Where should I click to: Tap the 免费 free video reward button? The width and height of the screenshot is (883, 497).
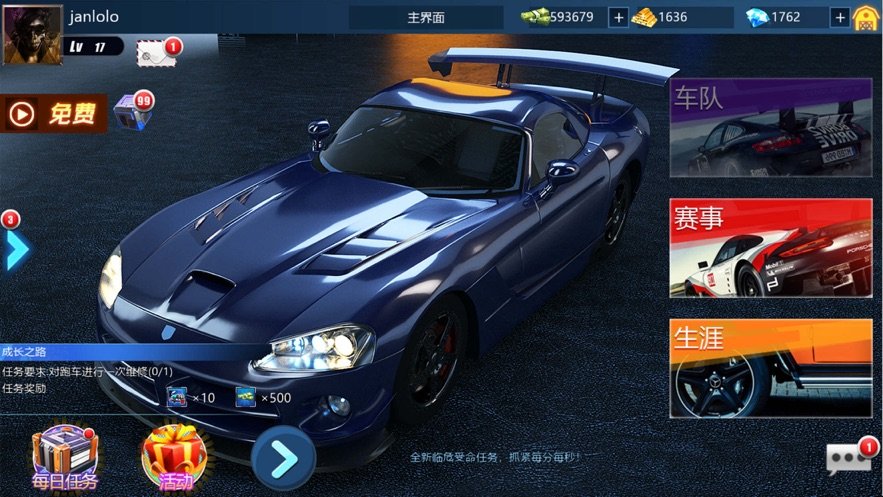click(x=56, y=114)
